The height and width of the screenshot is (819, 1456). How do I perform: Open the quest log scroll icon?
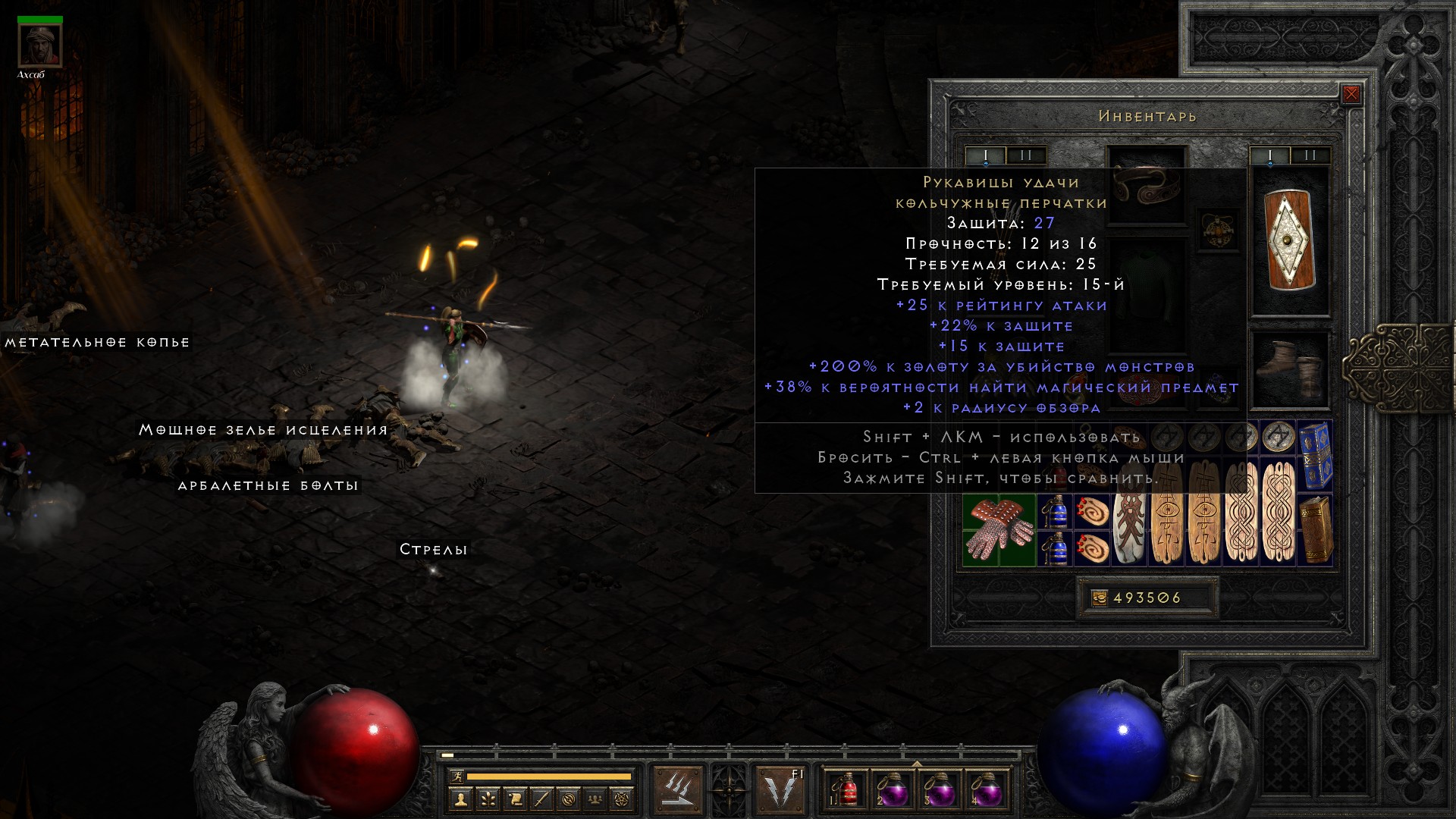[515, 799]
